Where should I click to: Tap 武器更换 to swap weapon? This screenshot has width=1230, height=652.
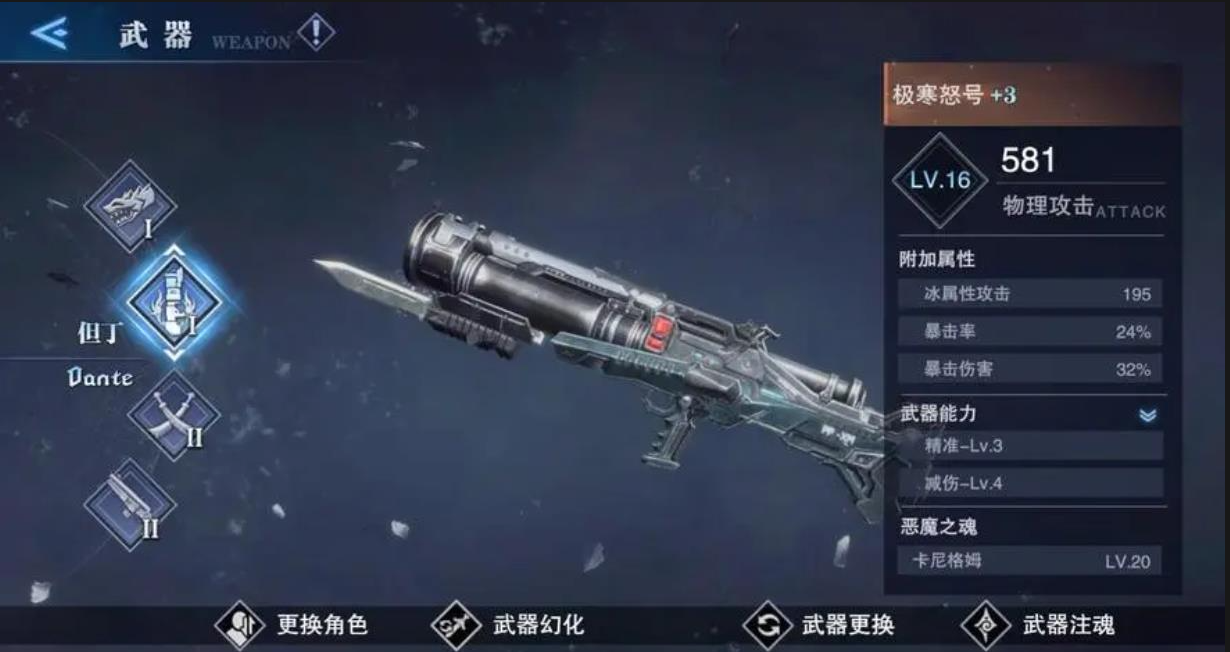coord(818,626)
